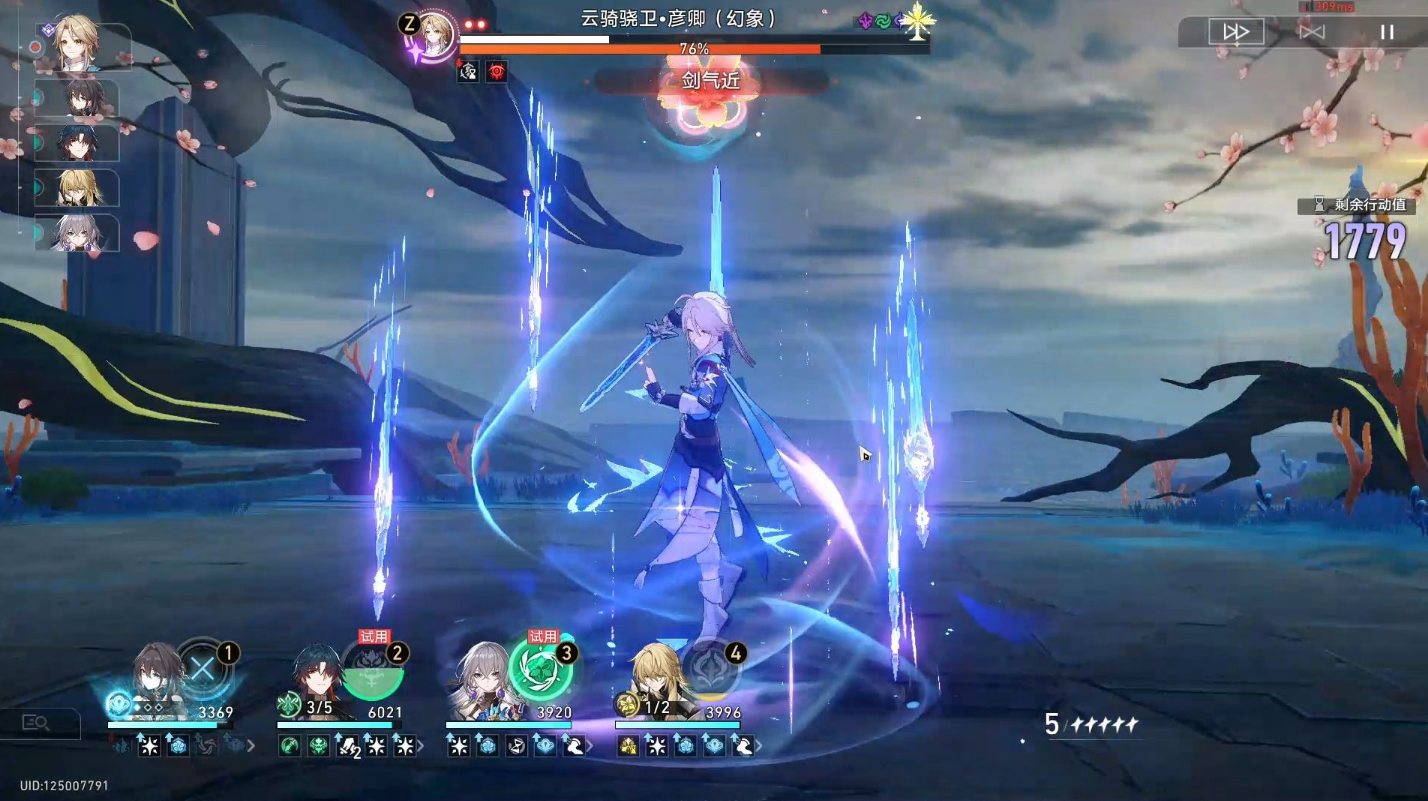The width and height of the screenshot is (1428, 801).
Task: Use the glowing green ultimate numbered 3
Action: click(x=541, y=670)
